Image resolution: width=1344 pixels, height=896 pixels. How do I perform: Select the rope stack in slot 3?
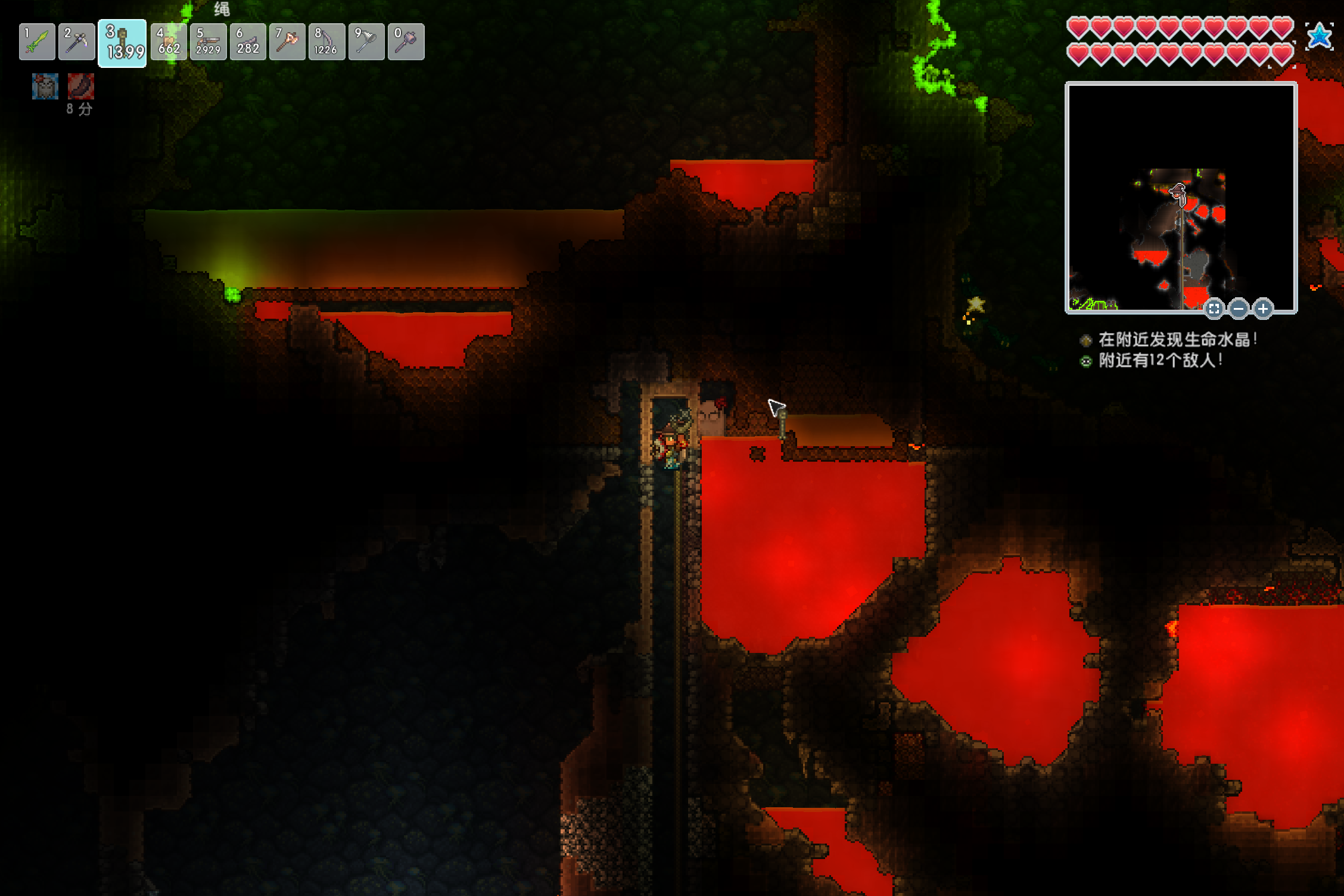122,43
